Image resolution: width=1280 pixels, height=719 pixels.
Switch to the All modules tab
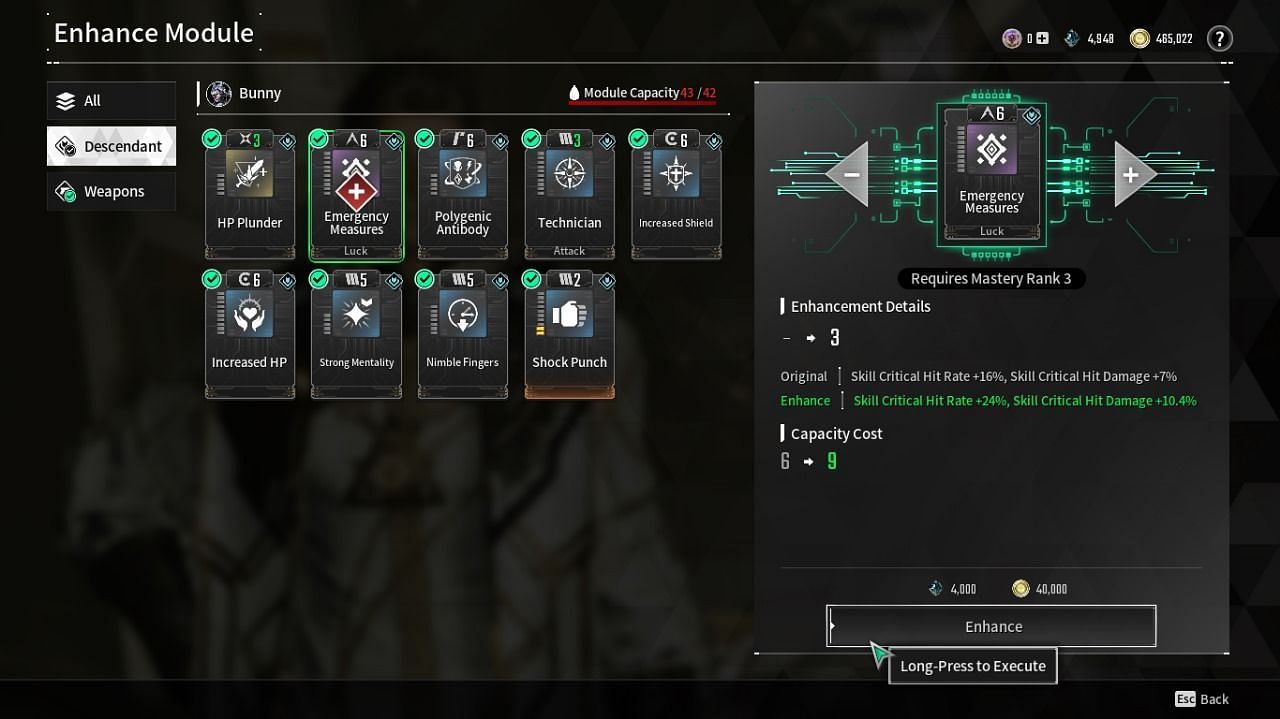coord(111,101)
